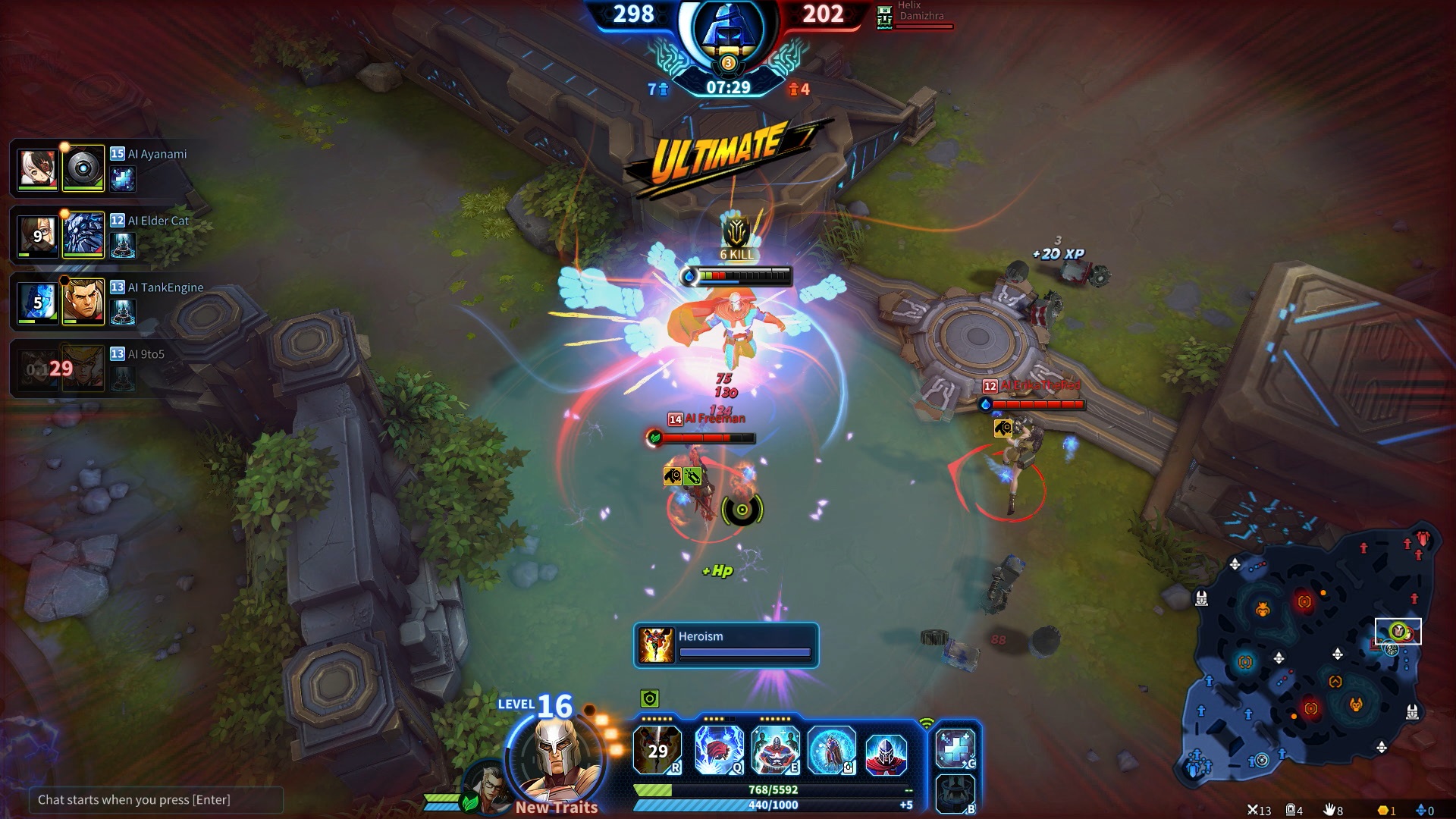Select AI Elder Cat's ice golem portrait

(x=83, y=235)
